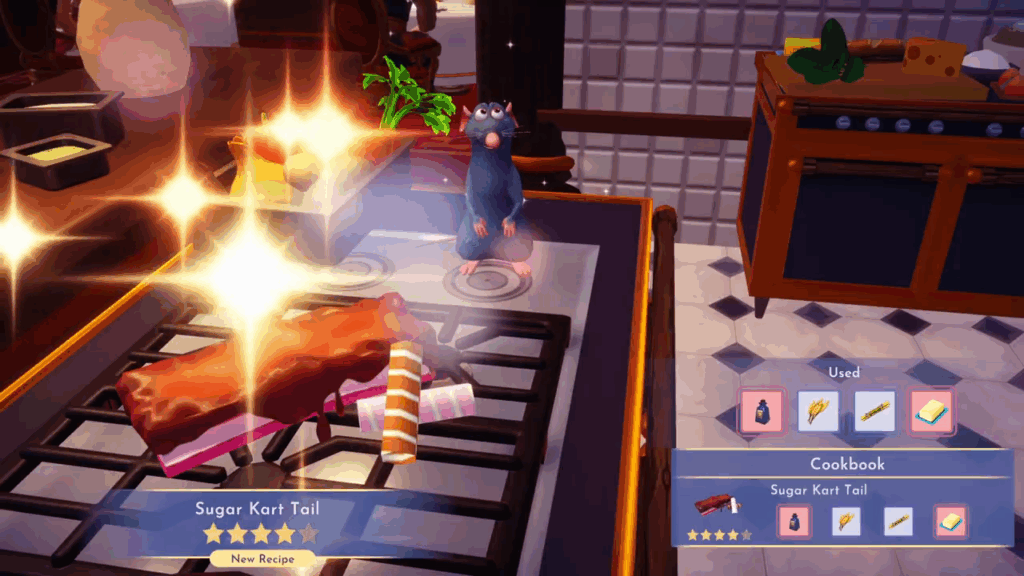Choose the wheat icon in the Cookbook recipe
Image resolution: width=1024 pixels, height=576 pixels.
pyautogui.click(x=846, y=521)
